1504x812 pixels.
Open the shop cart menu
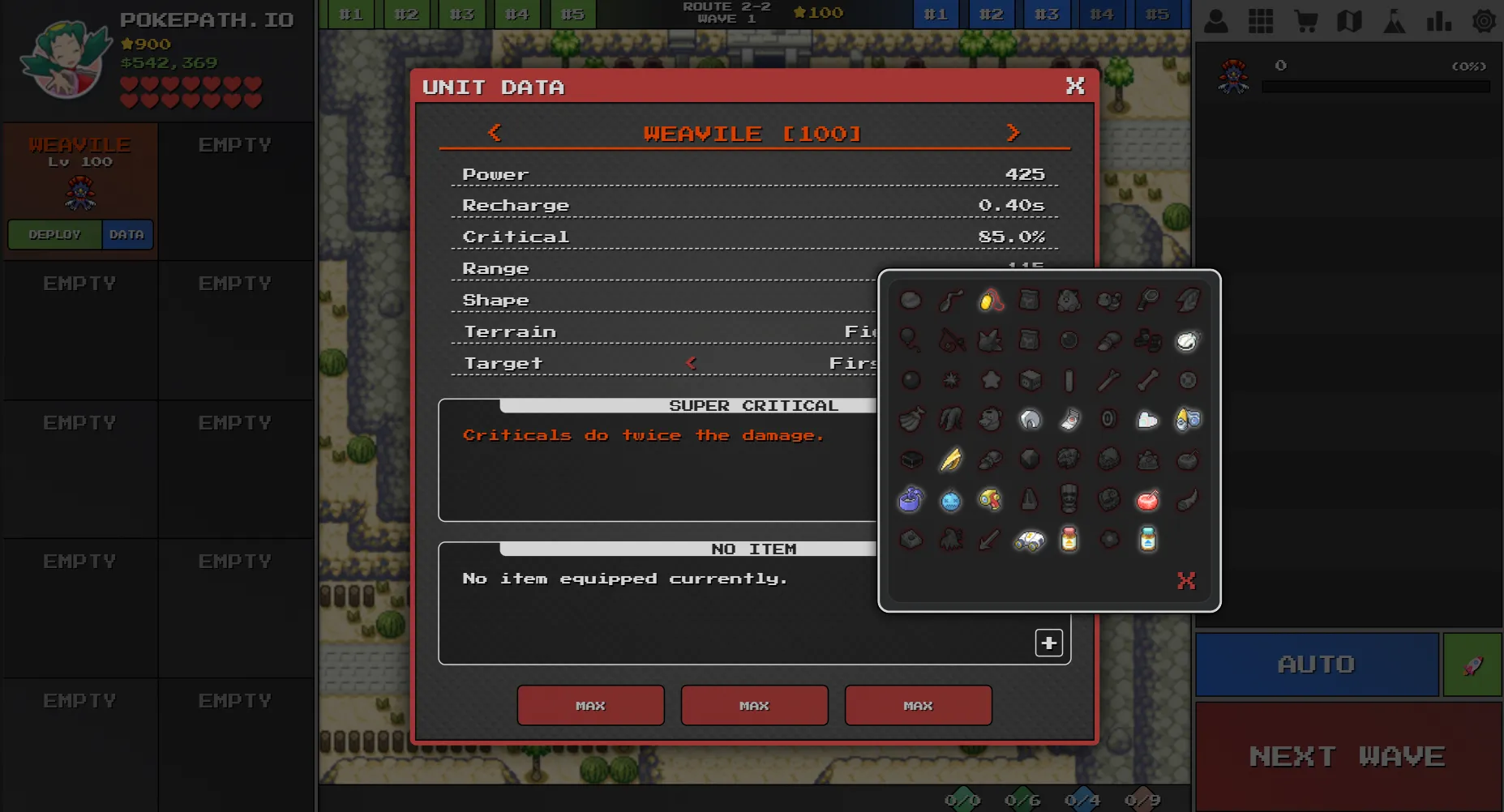1305,21
